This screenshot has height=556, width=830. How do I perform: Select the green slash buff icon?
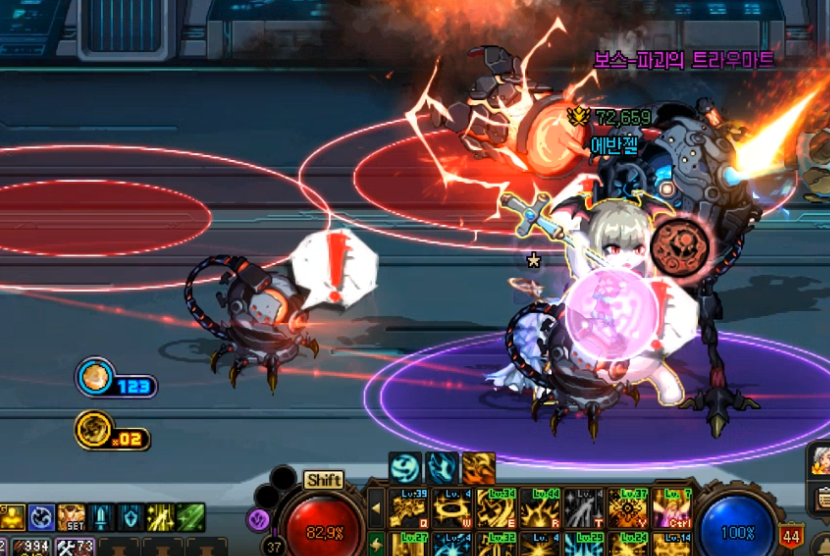tap(191, 517)
